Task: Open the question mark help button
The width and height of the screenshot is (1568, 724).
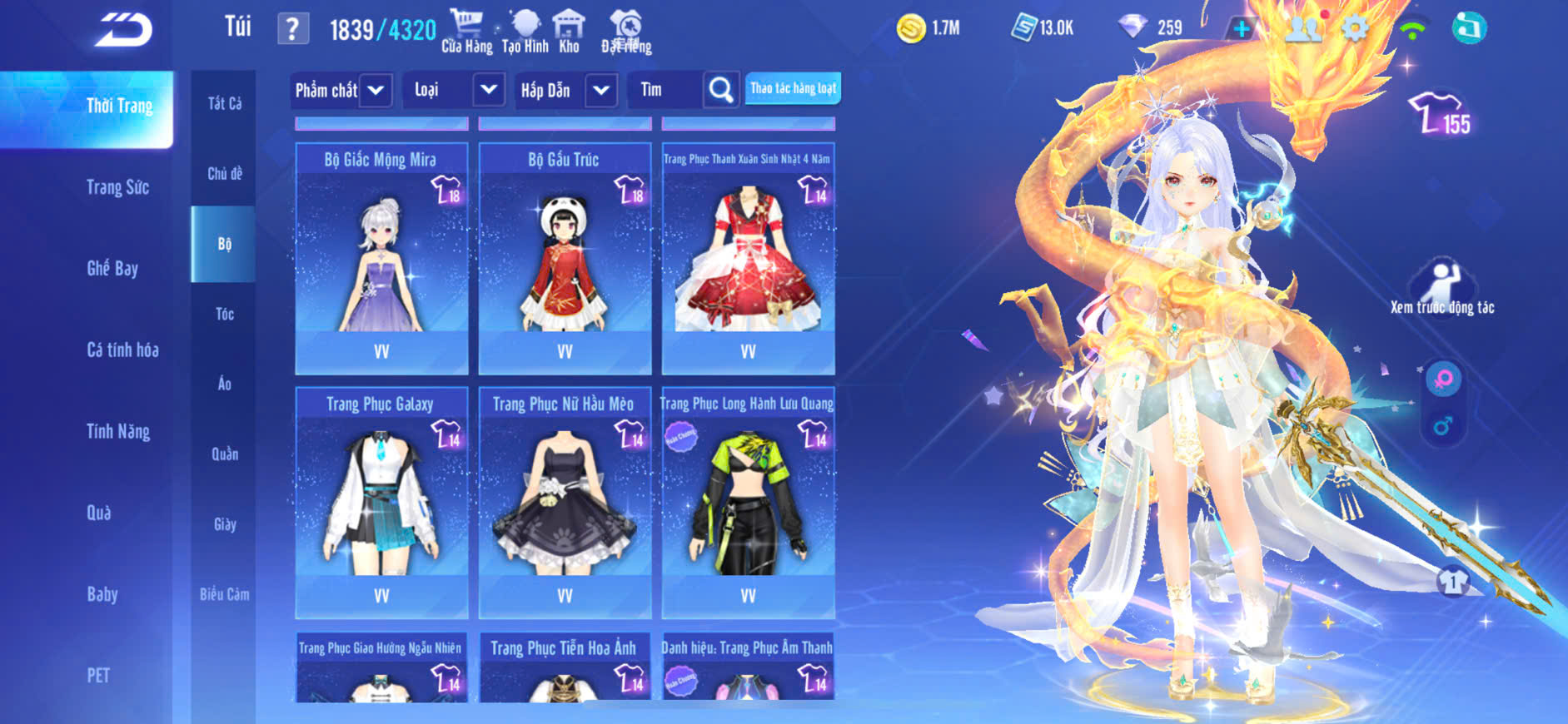Action: tap(292, 30)
